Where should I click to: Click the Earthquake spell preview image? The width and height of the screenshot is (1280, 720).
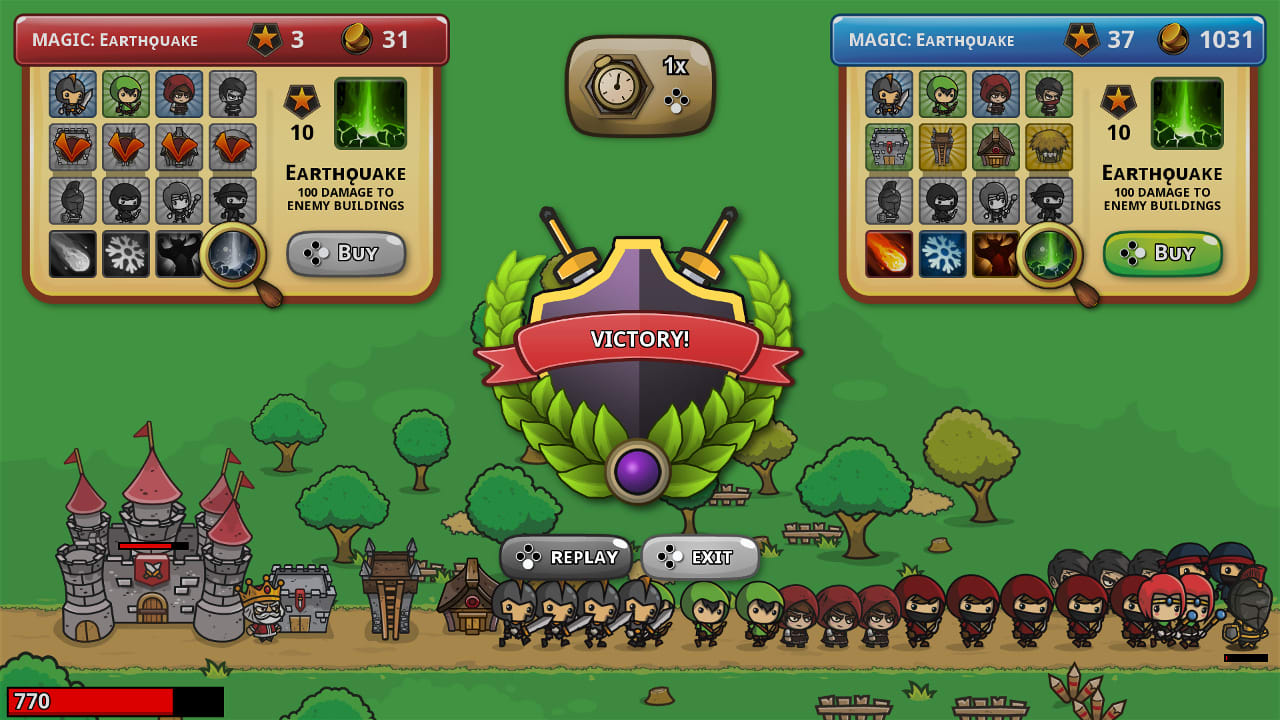(x=1187, y=113)
